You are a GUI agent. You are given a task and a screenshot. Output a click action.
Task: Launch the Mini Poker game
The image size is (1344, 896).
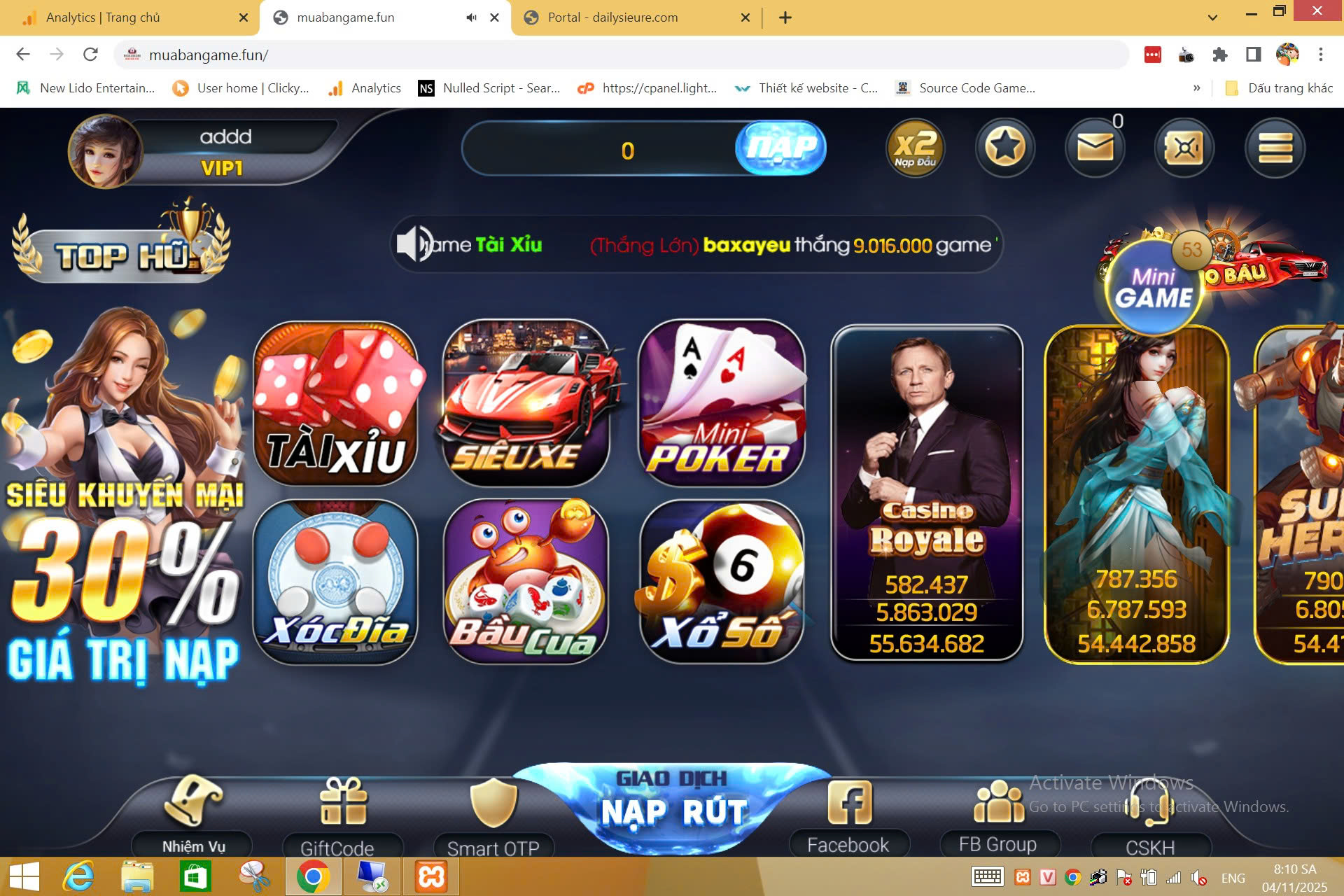coord(721,405)
